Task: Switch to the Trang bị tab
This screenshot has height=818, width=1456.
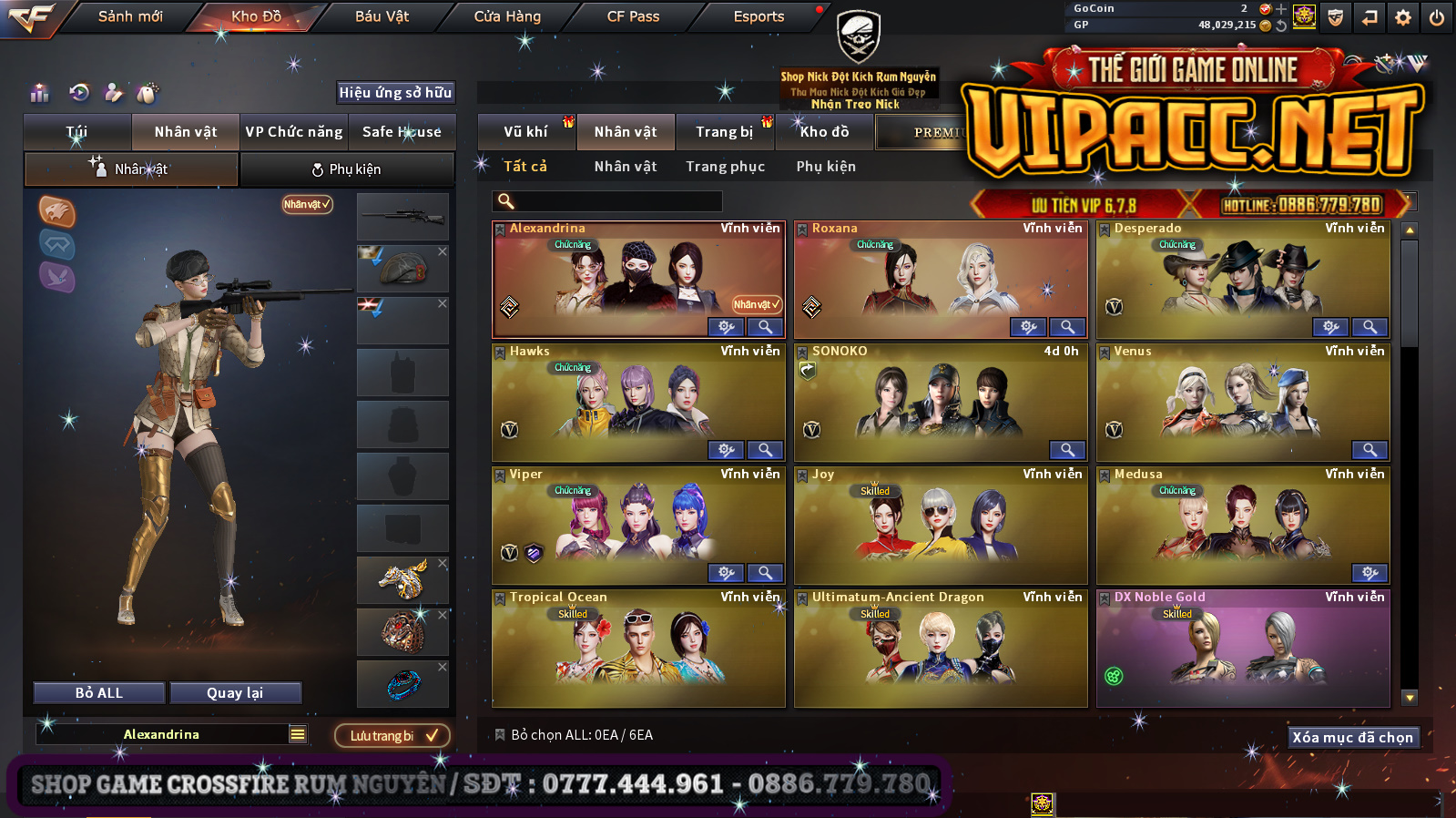Action: pos(725,132)
